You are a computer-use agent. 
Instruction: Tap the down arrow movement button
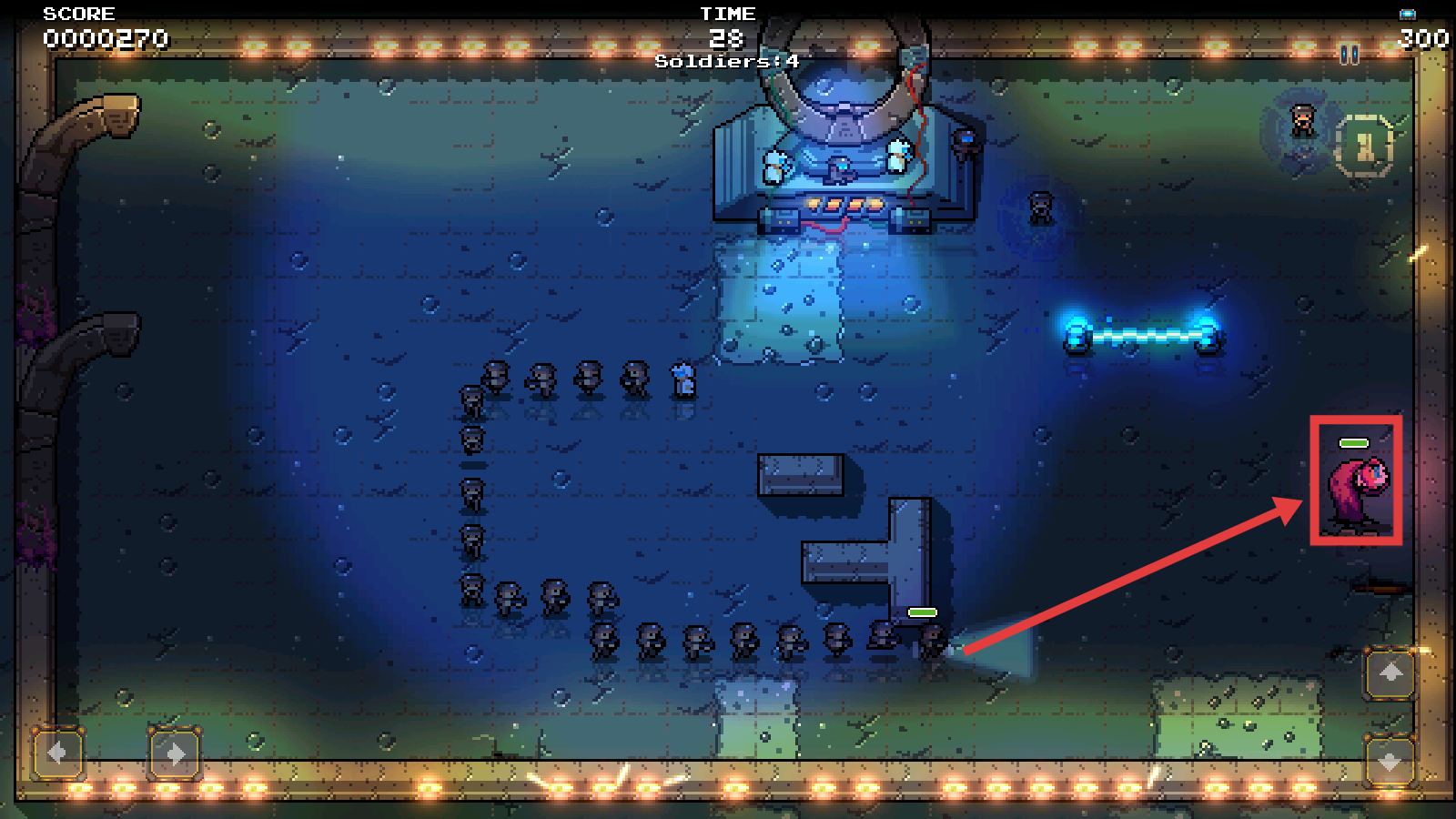pyautogui.click(x=1390, y=761)
